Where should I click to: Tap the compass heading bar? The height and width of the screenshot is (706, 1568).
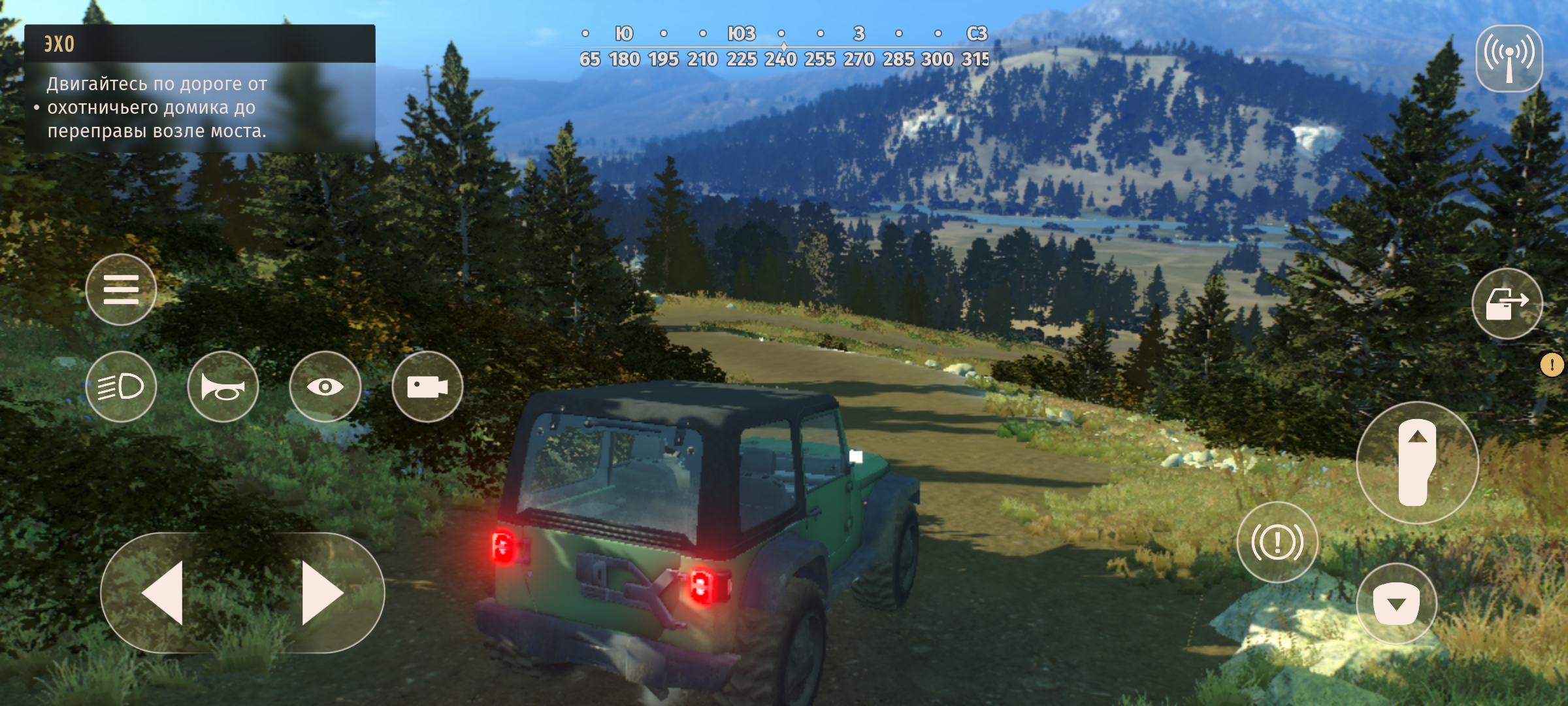tap(784, 46)
